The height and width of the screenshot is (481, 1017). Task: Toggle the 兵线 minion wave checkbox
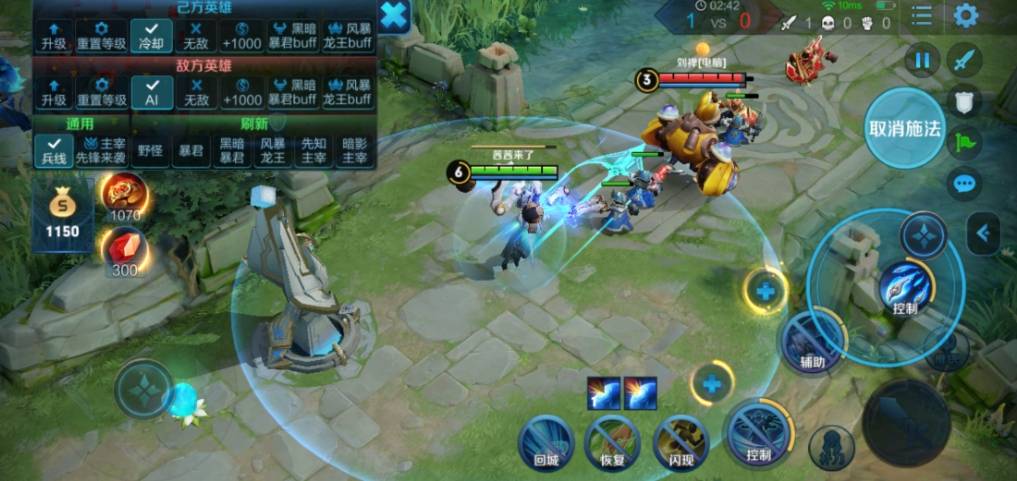[x=52, y=150]
